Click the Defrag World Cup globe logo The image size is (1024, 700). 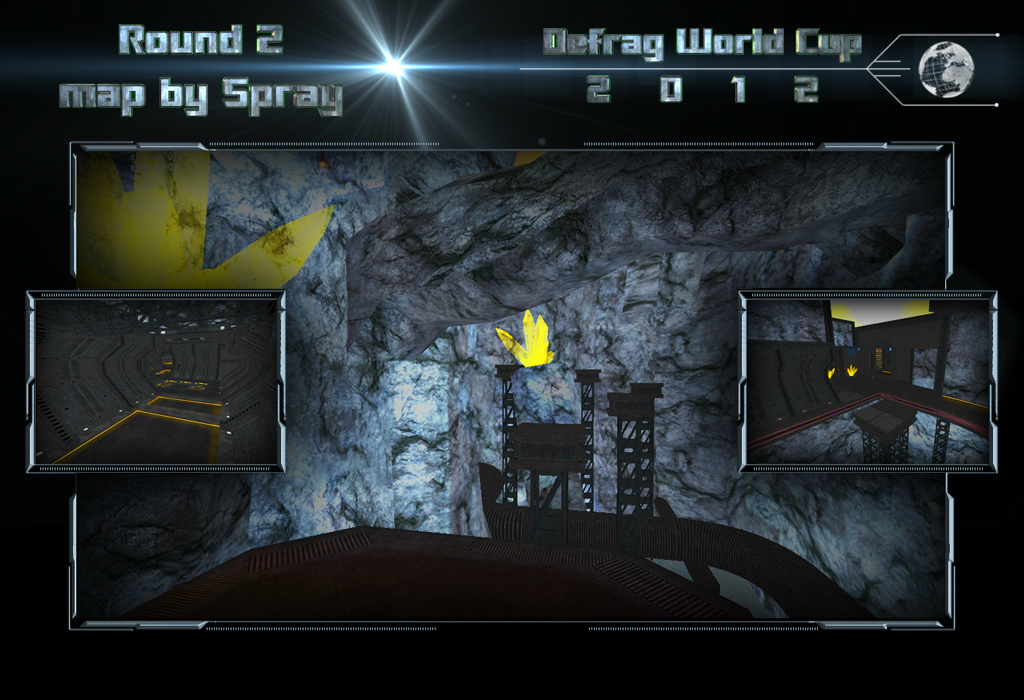(945, 69)
